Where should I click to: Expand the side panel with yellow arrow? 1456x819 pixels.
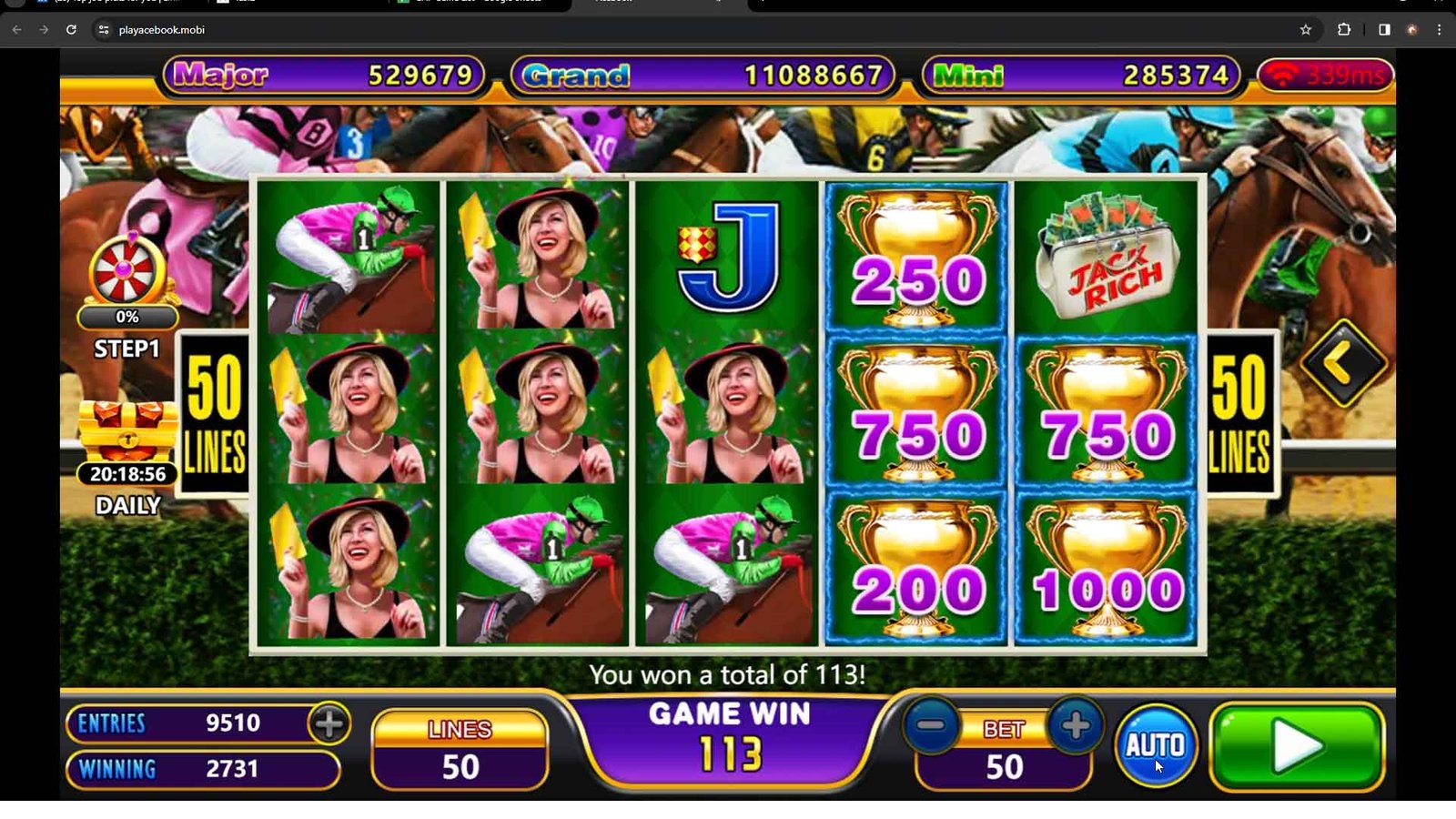click(x=1343, y=363)
